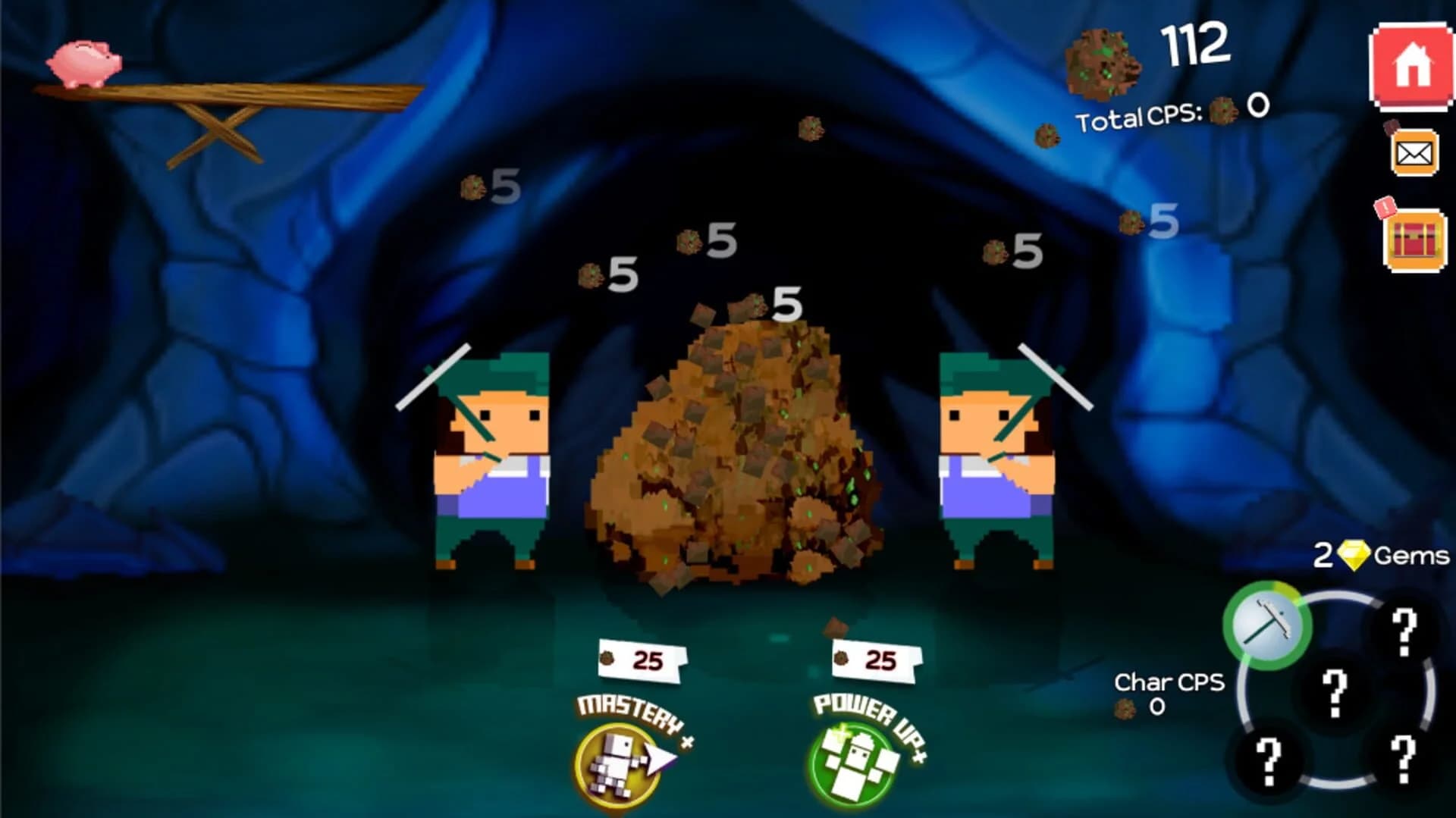Image resolution: width=1456 pixels, height=818 pixels.
Task: Click the piggy bank on the wooden plank
Action: tap(86, 62)
